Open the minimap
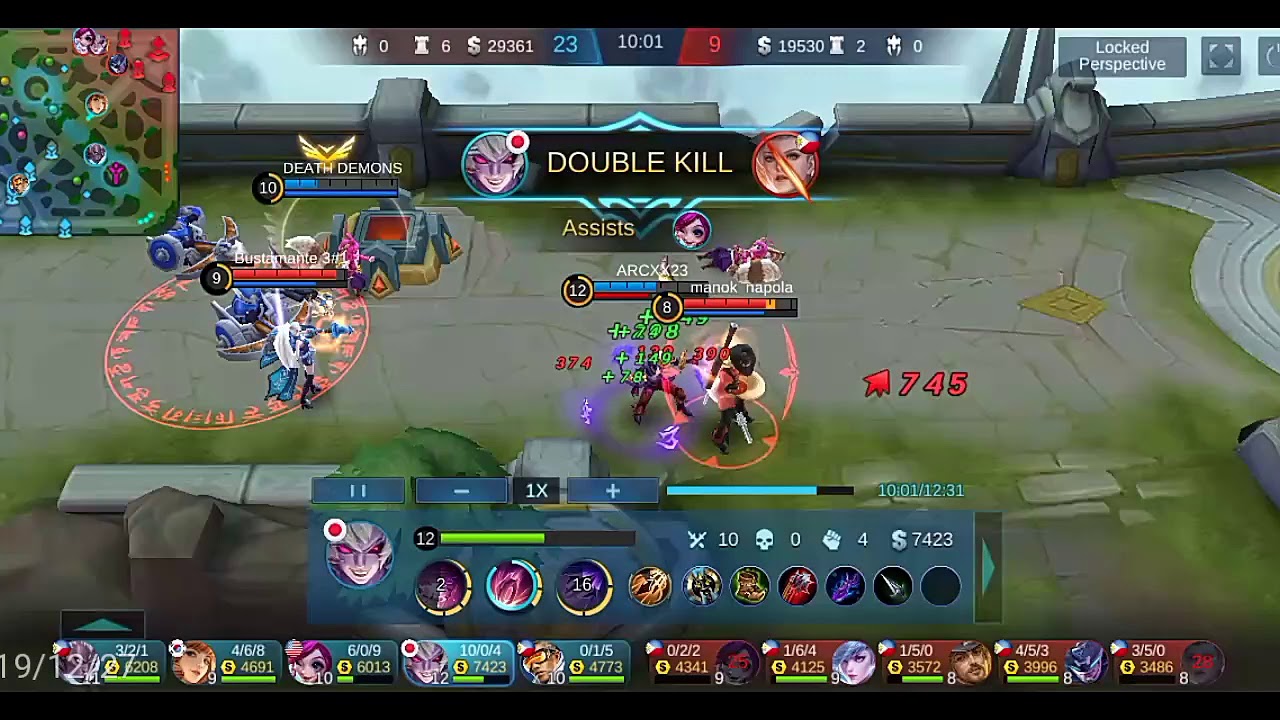 pyautogui.click(x=88, y=130)
